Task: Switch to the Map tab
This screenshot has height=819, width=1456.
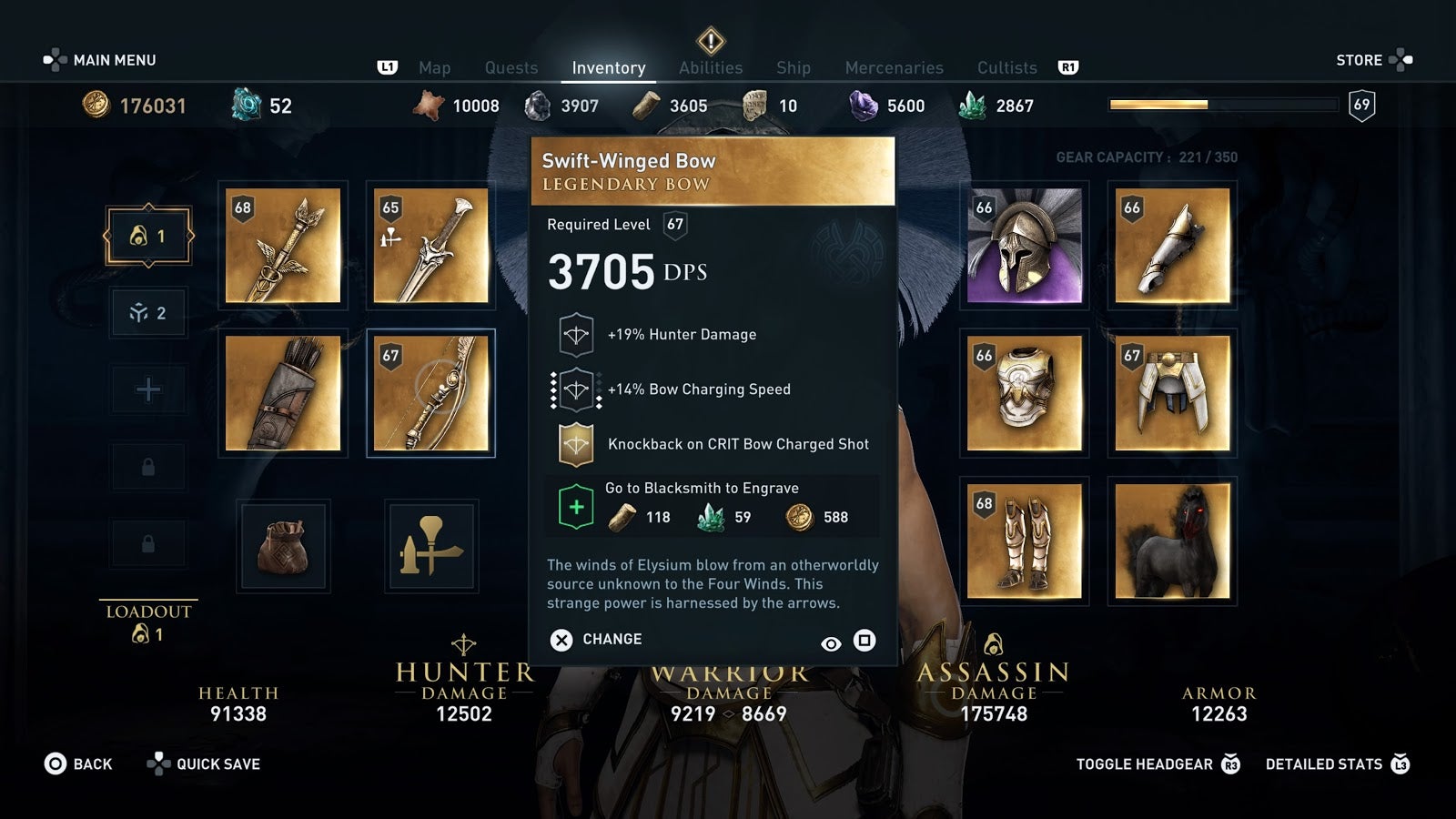Action: [x=434, y=68]
